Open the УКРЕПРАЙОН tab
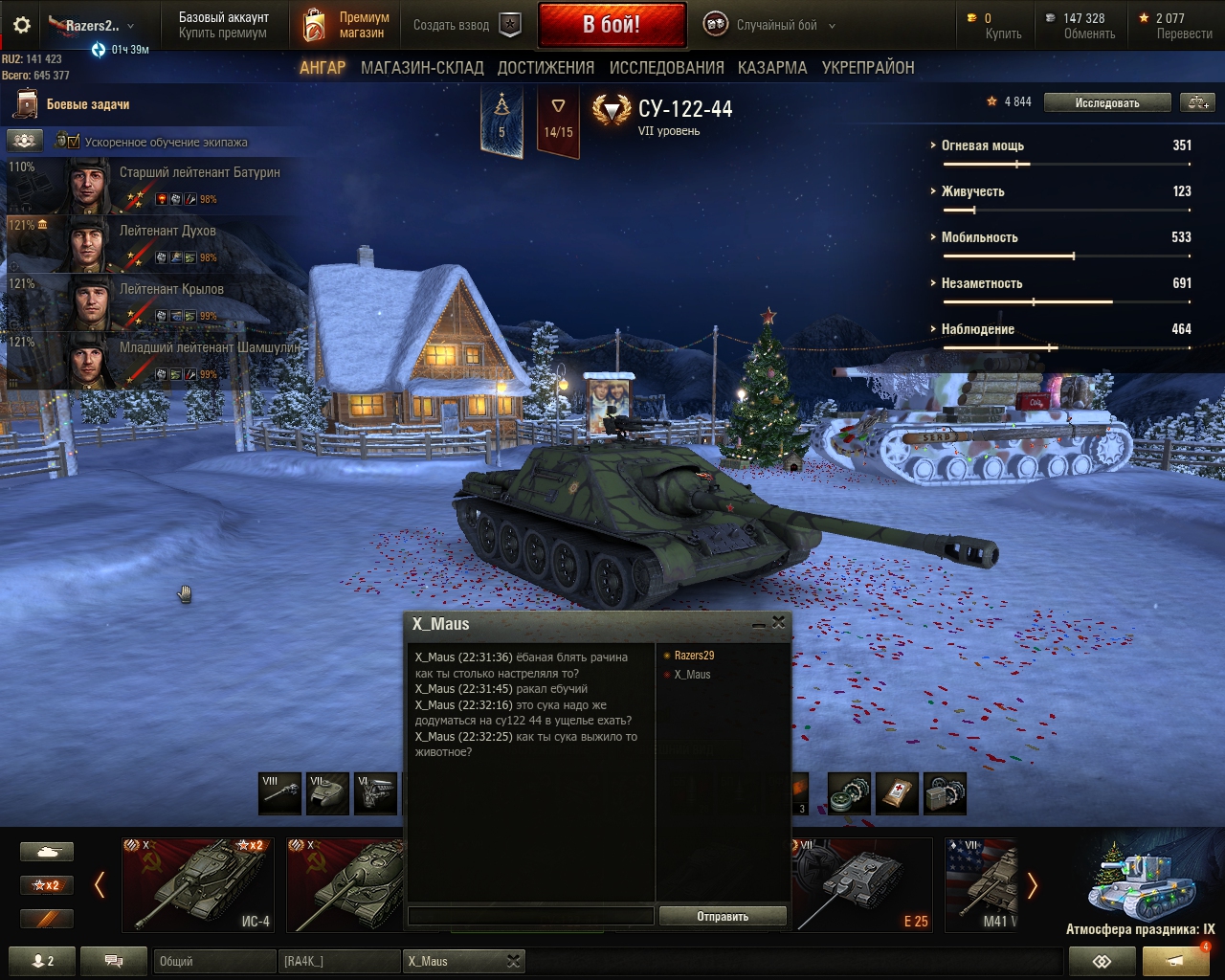 tap(868, 68)
